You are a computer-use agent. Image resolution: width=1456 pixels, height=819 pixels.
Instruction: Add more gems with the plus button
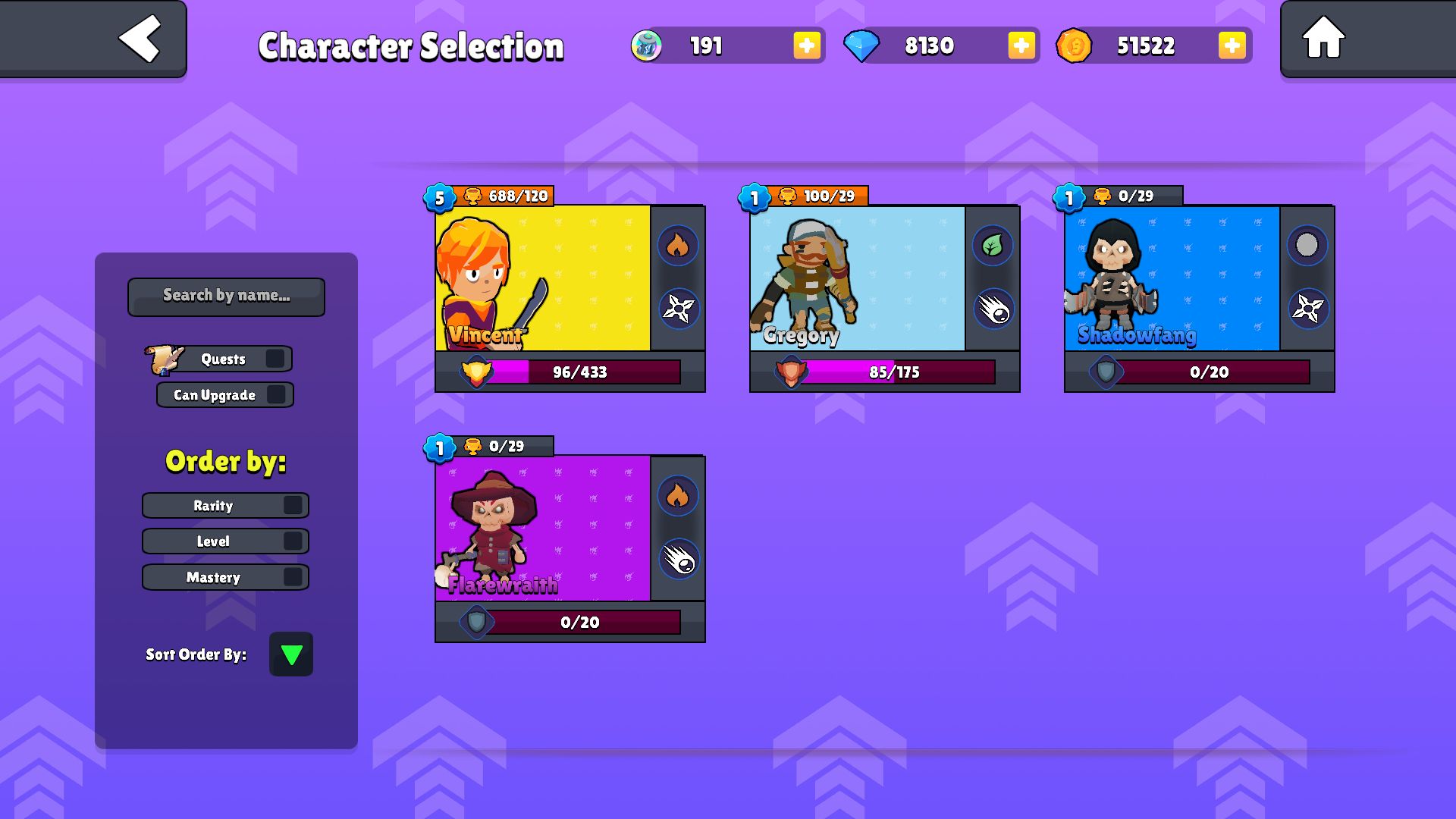(1021, 45)
